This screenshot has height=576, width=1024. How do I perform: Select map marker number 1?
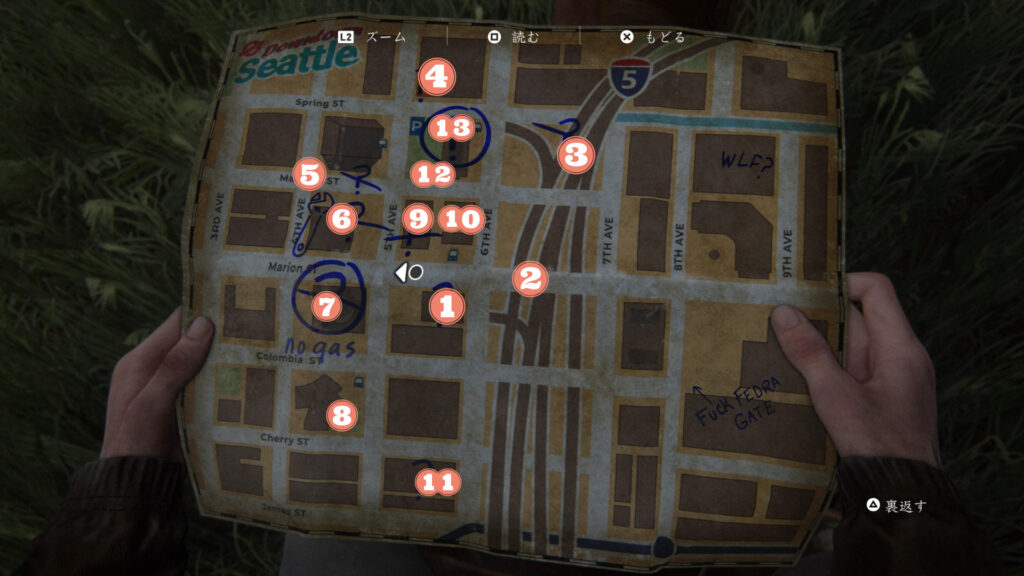447,307
